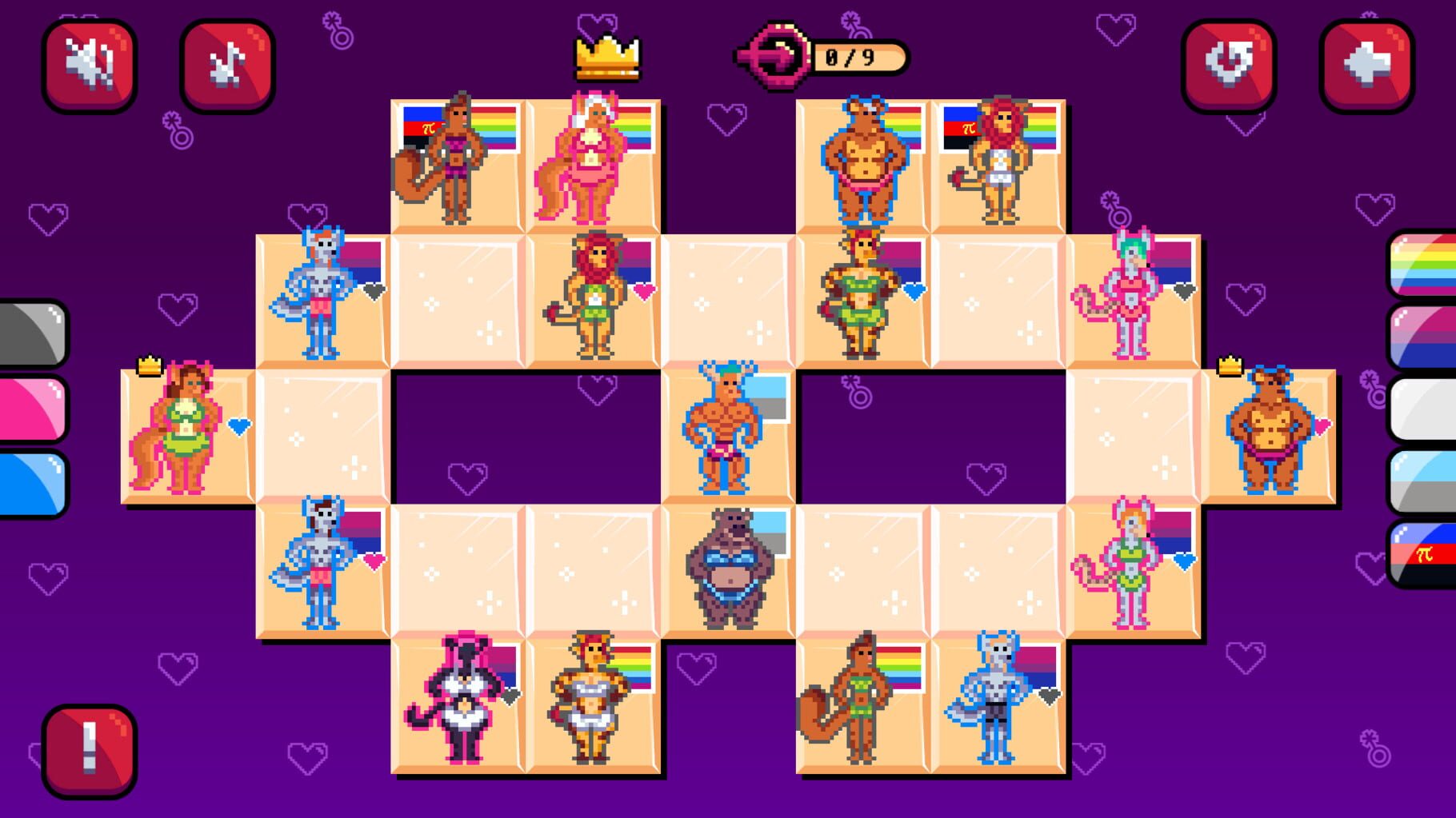Click the swirl icon beside the move counter
Image resolution: width=1456 pixels, height=818 pixels.
click(772, 56)
